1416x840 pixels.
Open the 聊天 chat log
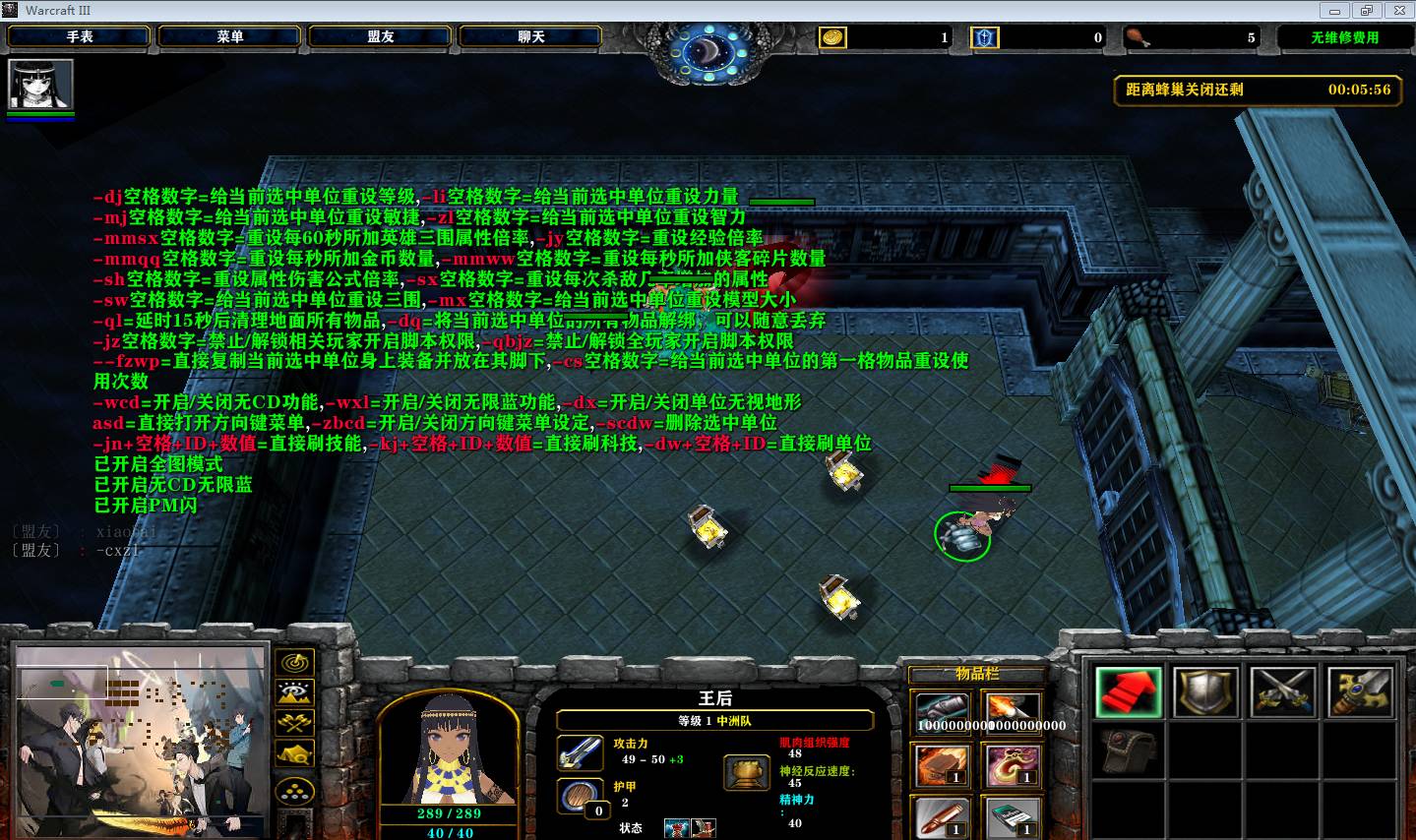click(531, 36)
